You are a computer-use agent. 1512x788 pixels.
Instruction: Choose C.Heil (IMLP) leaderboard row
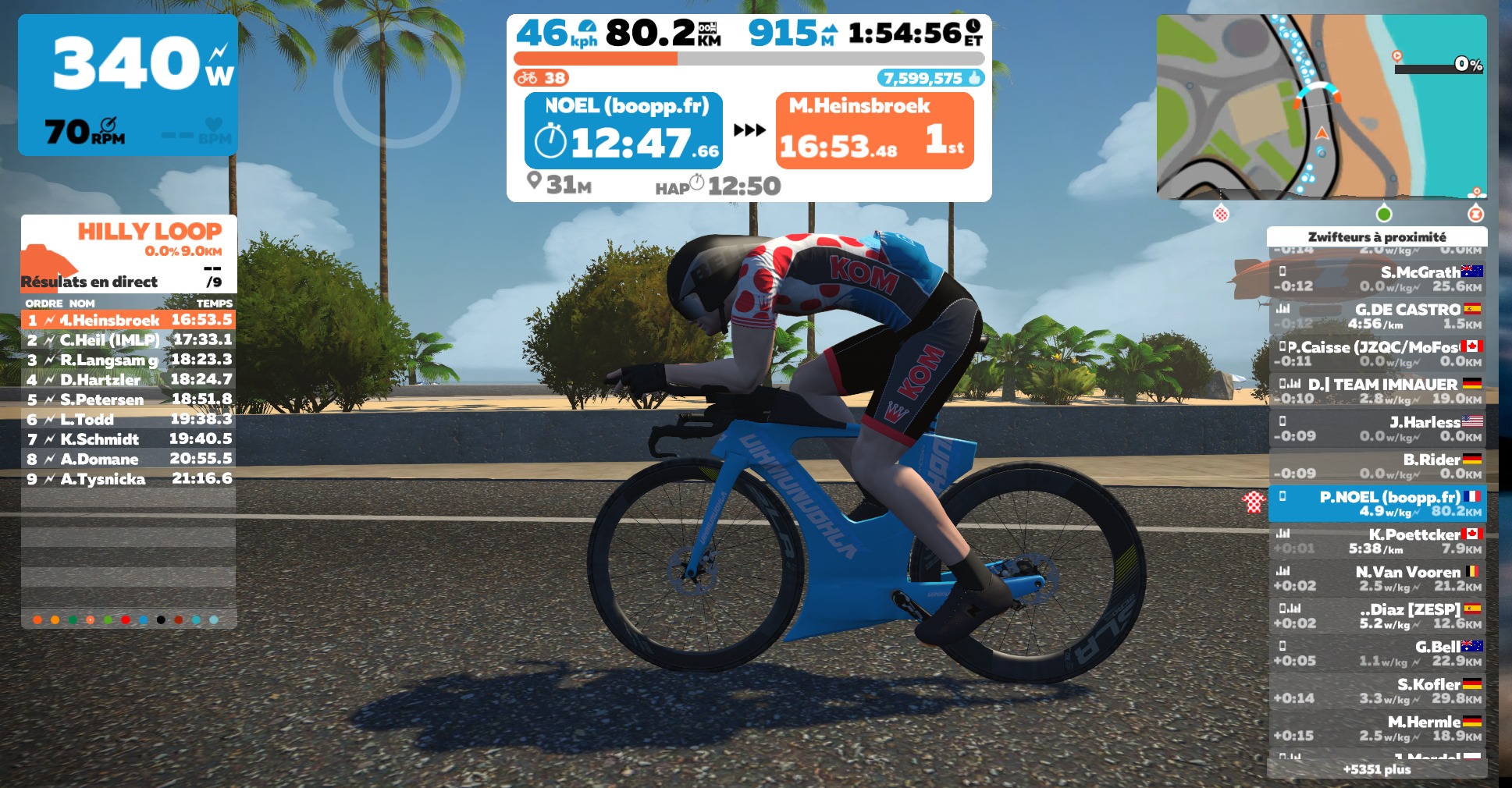[x=129, y=340]
